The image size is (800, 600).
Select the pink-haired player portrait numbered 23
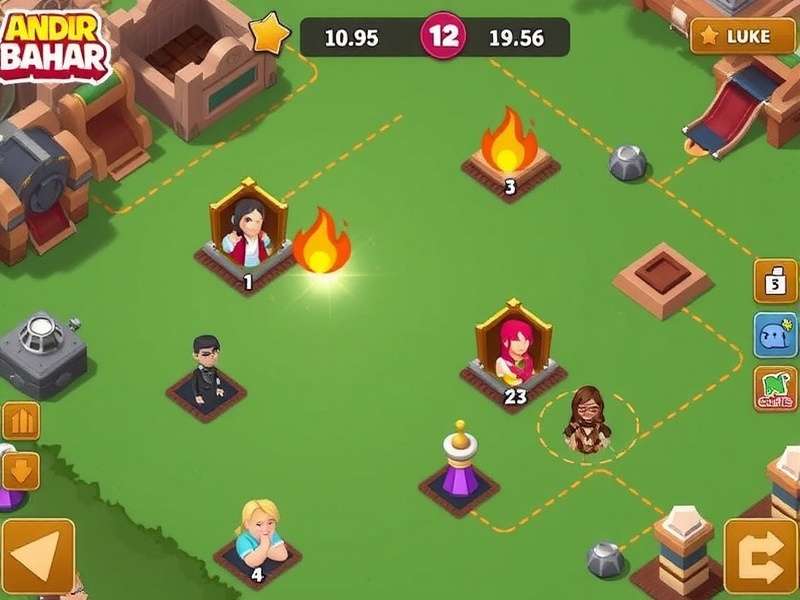[513, 350]
